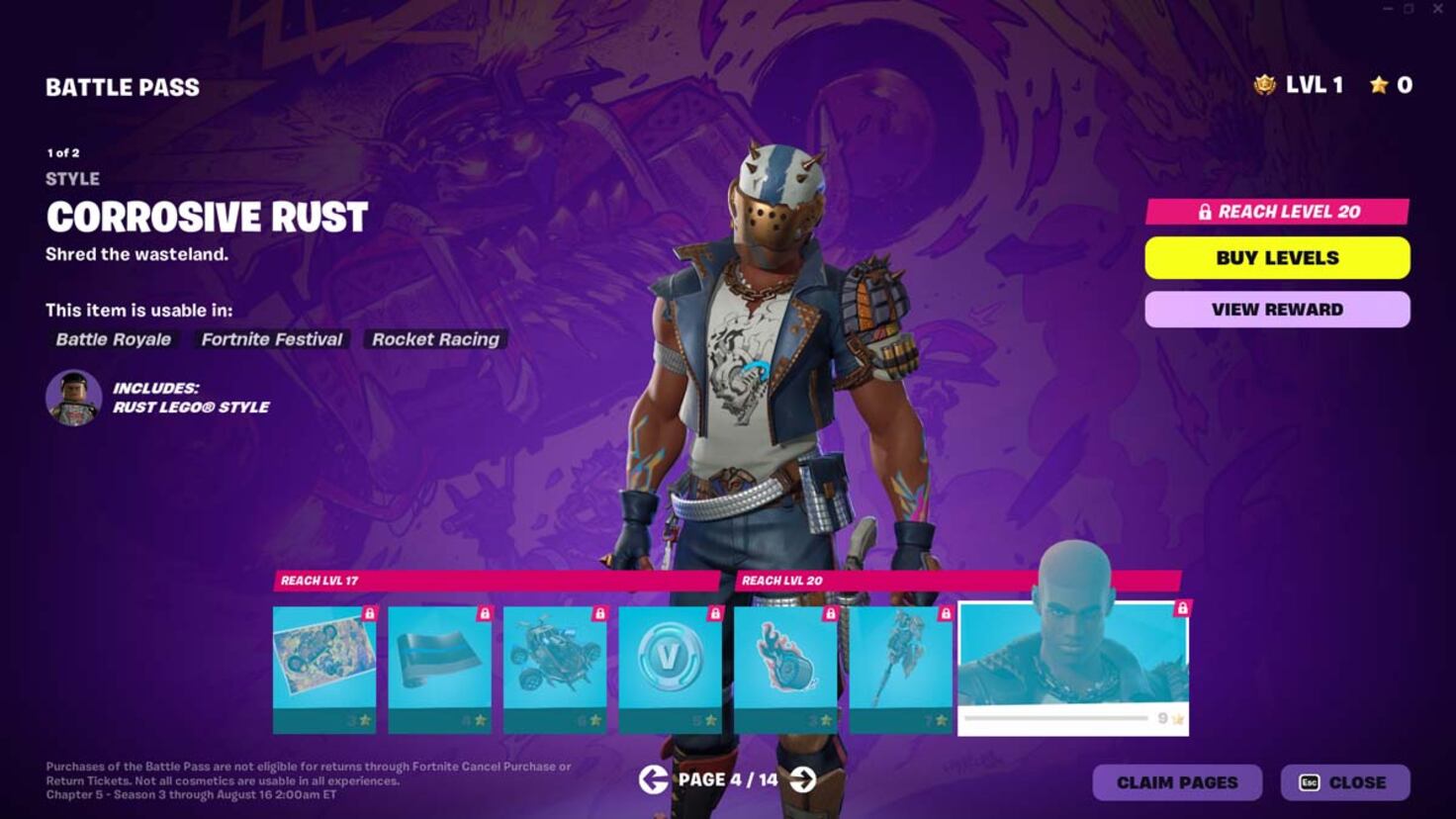Click the gold star counter icon showing 0
Screen dimensions: 1456x819
pos(1377,85)
